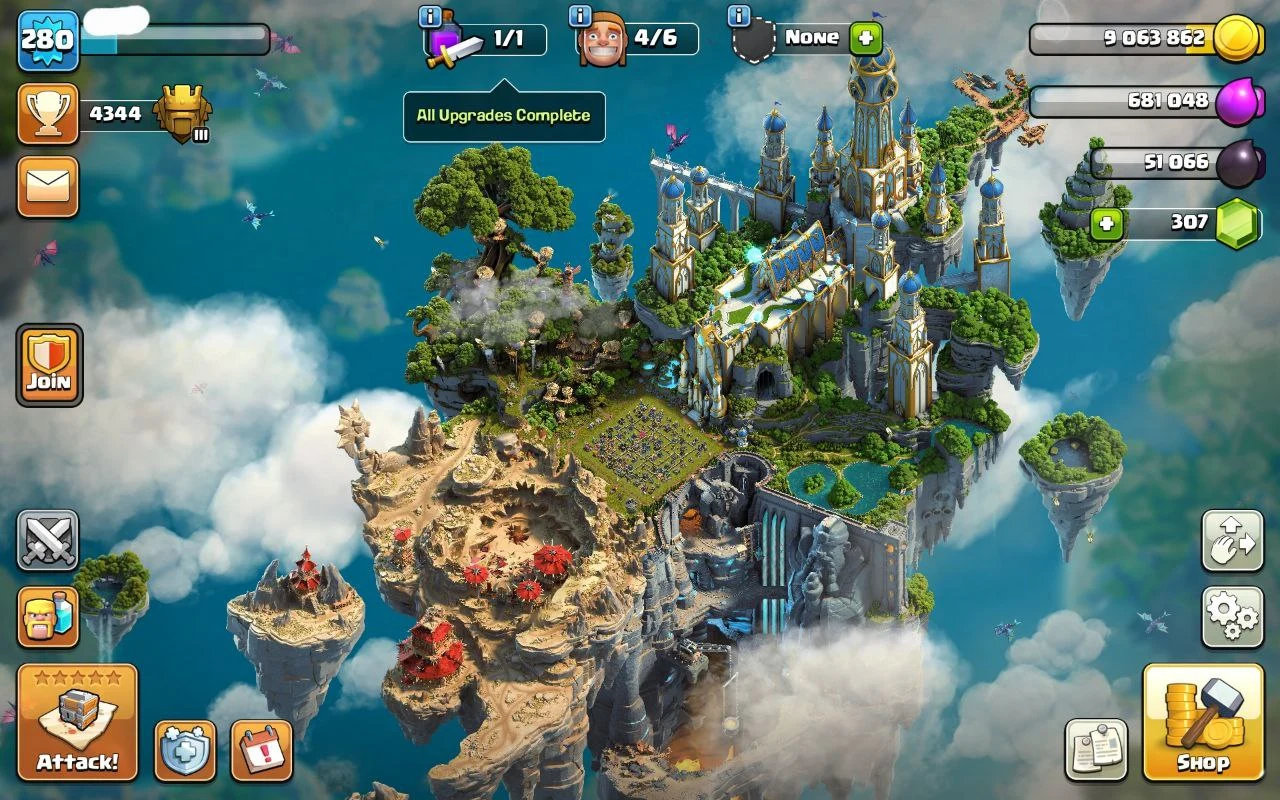The width and height of the screenshot is (1280, 800).
Task: Open the clipboard notes button
Action: (x=1096, y=749)
